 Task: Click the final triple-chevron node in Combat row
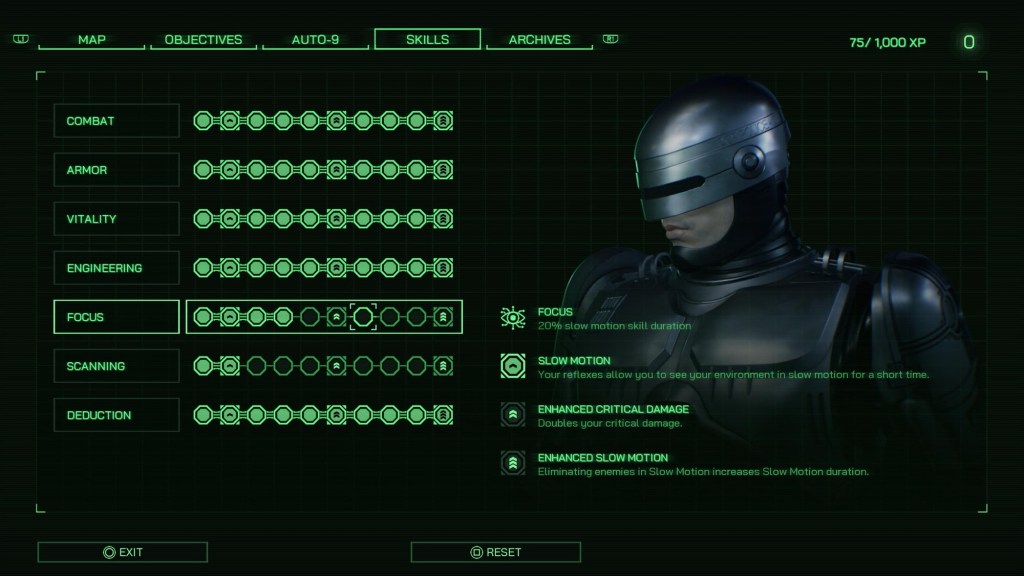(x=444, y=121)
